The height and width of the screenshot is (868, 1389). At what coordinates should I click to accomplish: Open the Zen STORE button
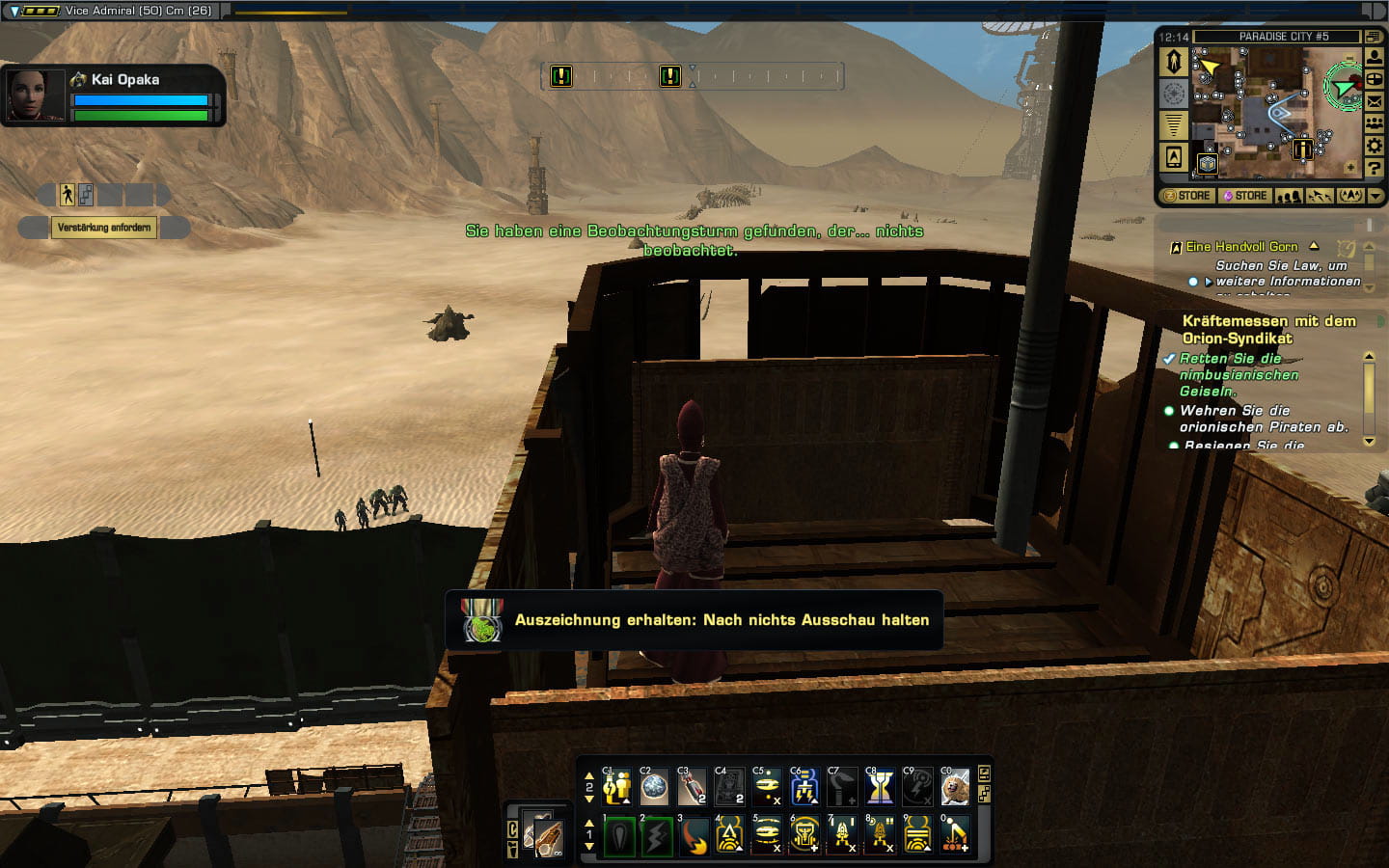pos(1186,196)
